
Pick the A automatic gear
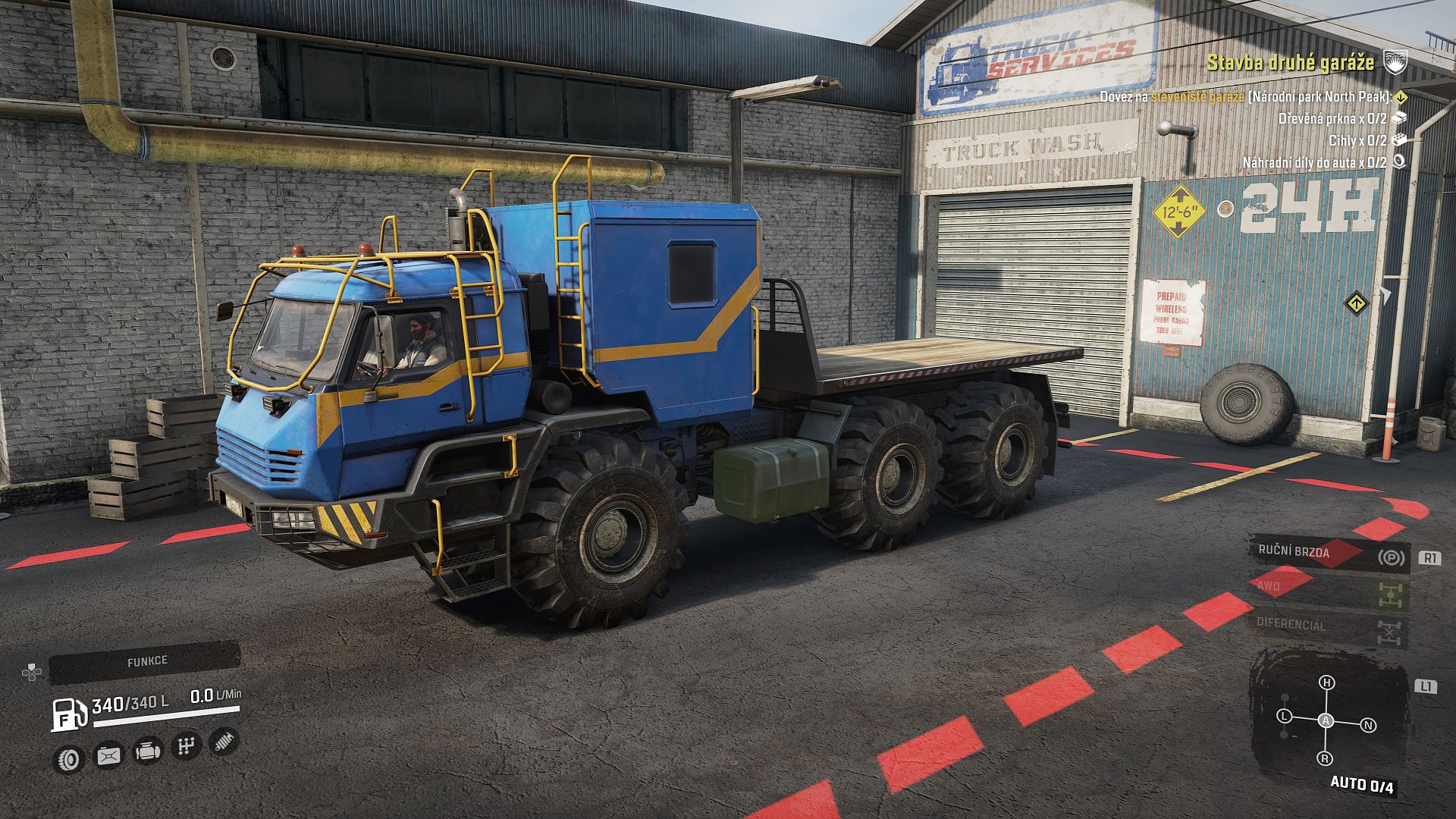[1326, 720]
